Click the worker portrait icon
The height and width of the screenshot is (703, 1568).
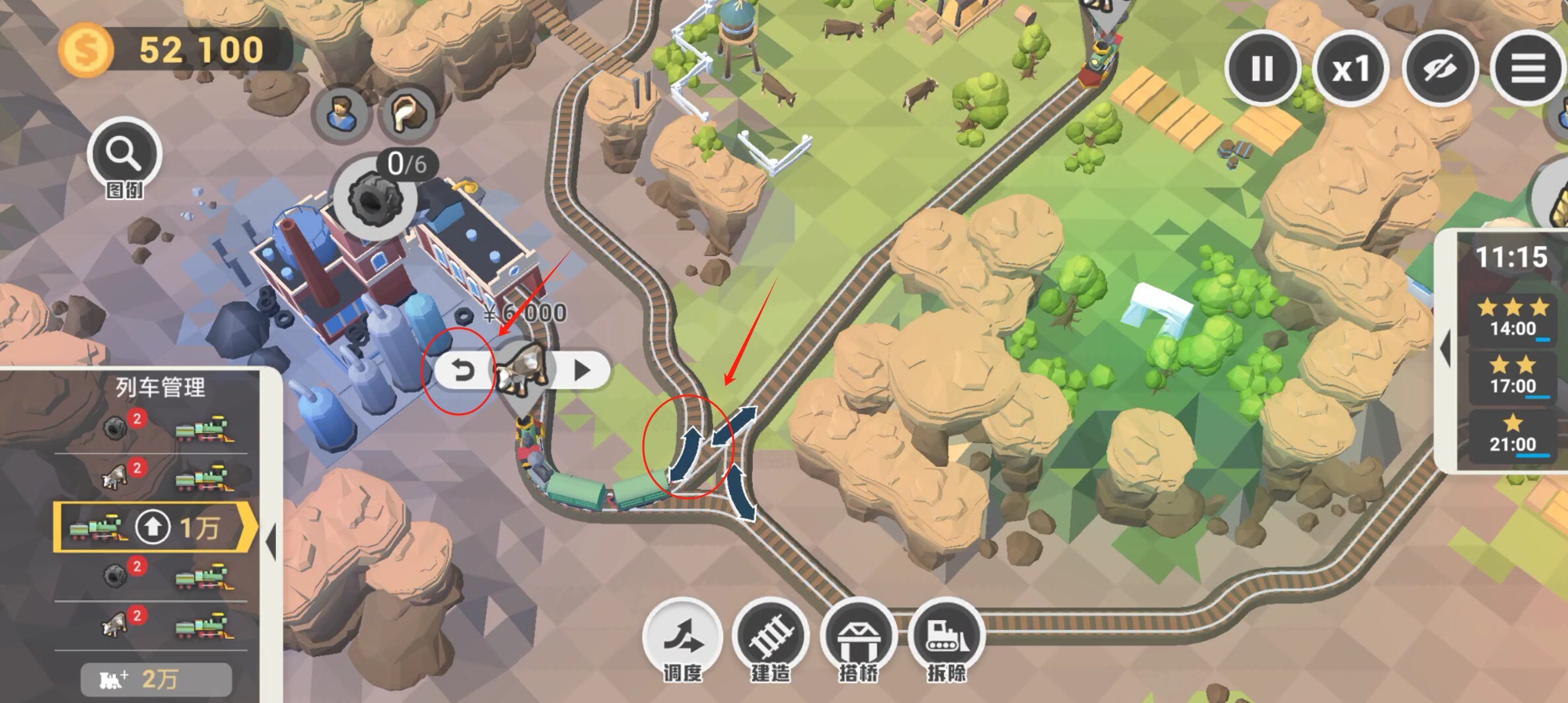342,114
